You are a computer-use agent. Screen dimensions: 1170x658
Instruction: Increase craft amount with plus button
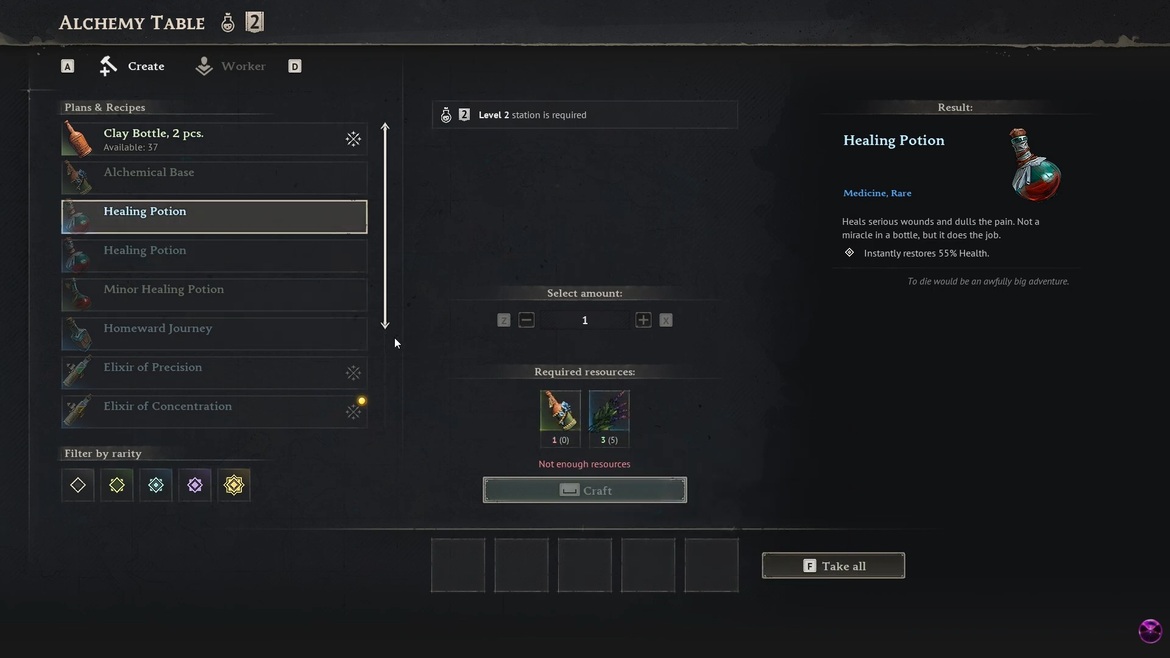pyautogui.click(x=643, y=320)
